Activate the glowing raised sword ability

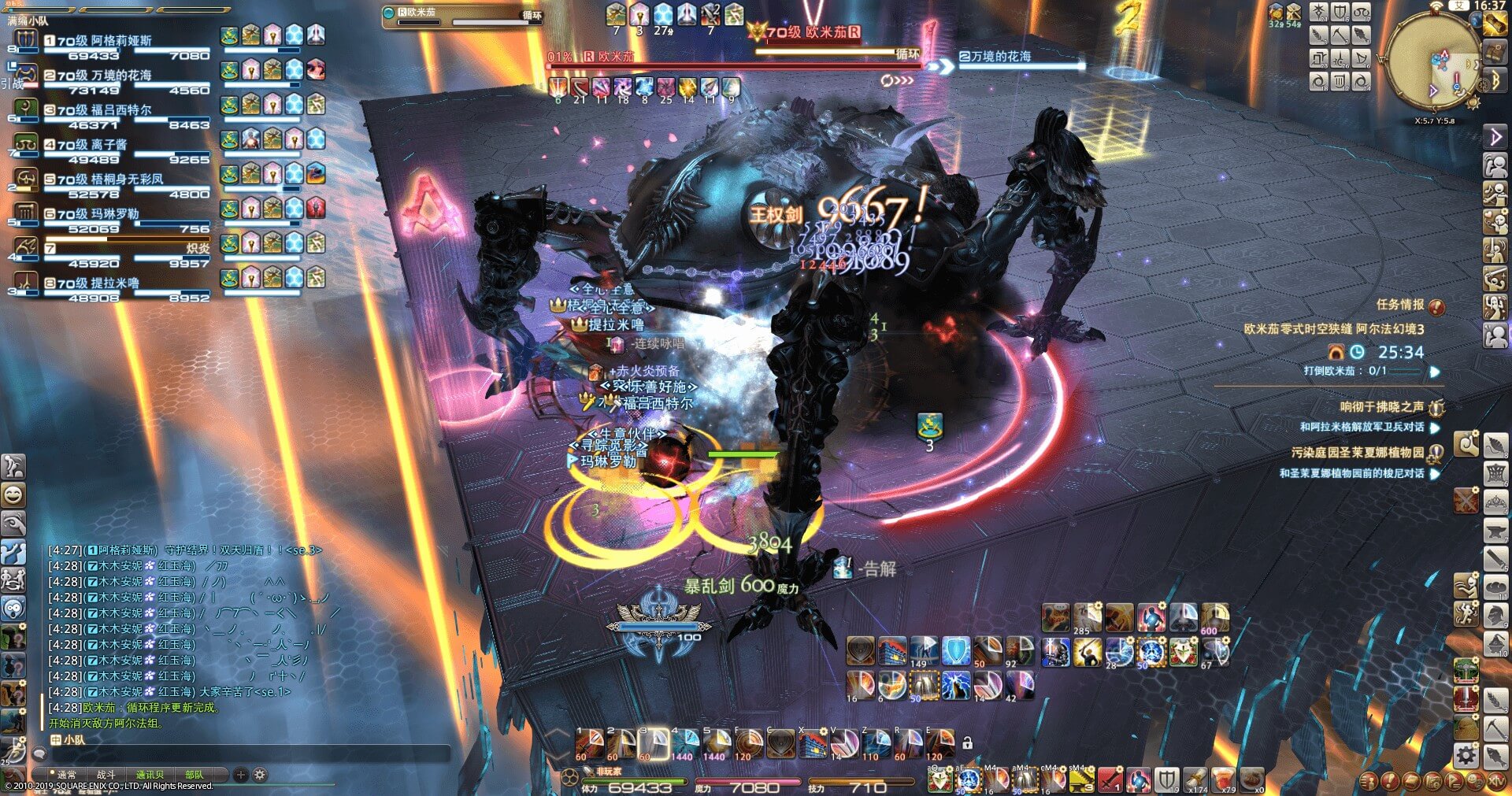[x=1088, y=653]
